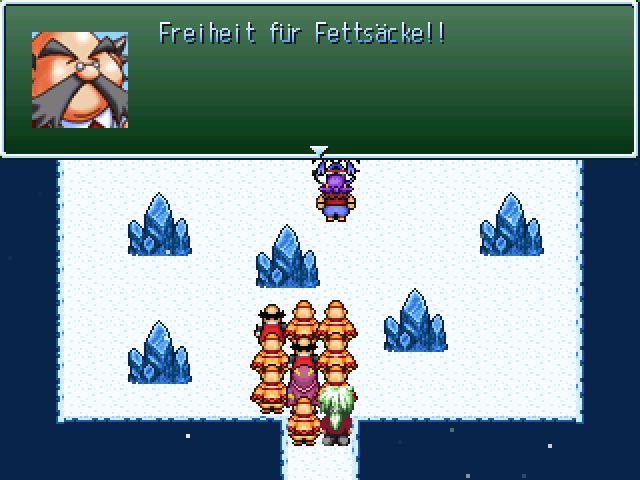This screenshot has width=640, height=480.
Task: Click the dialogue continue arrow indicator
Action: click(x=318, y=152)
